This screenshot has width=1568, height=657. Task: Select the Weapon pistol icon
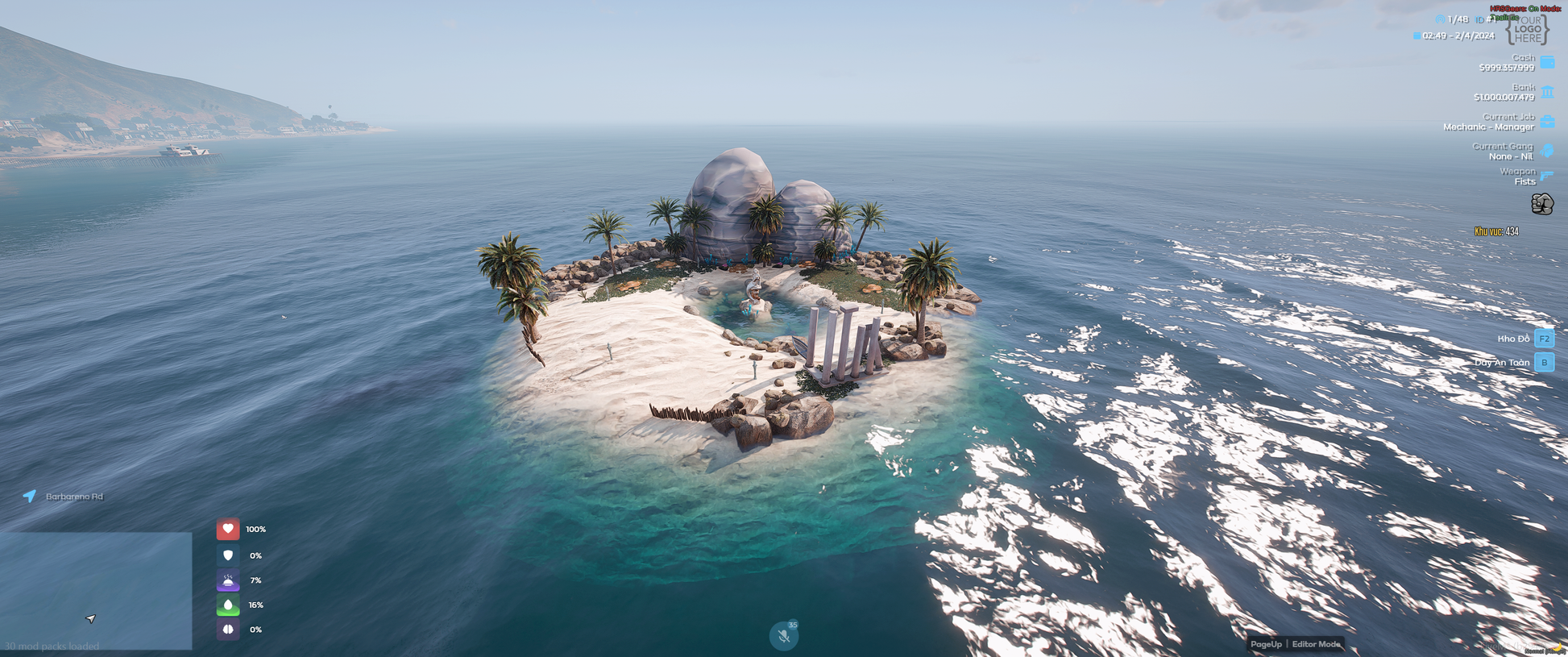point(1547,176)
